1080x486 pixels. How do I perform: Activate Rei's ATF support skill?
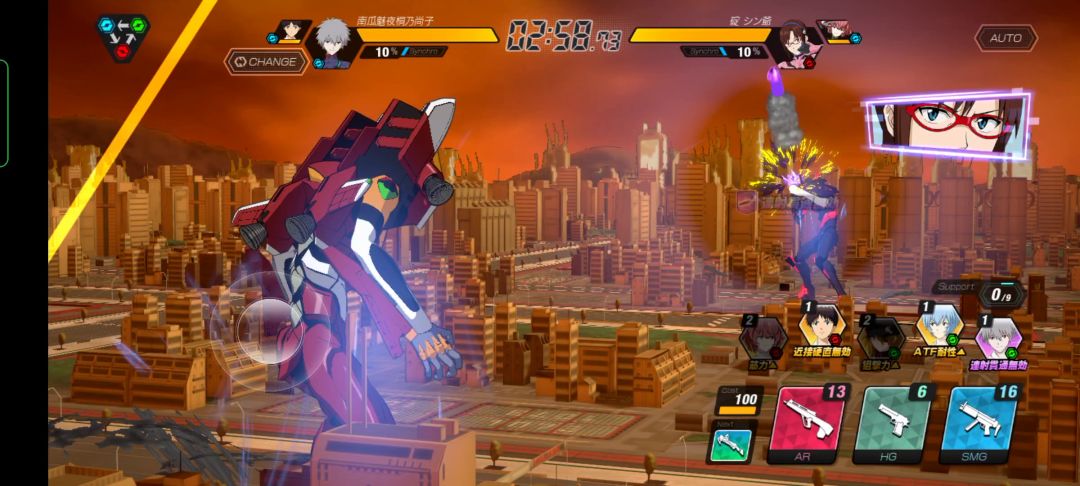pyautogui.click(x=939, y=331)
